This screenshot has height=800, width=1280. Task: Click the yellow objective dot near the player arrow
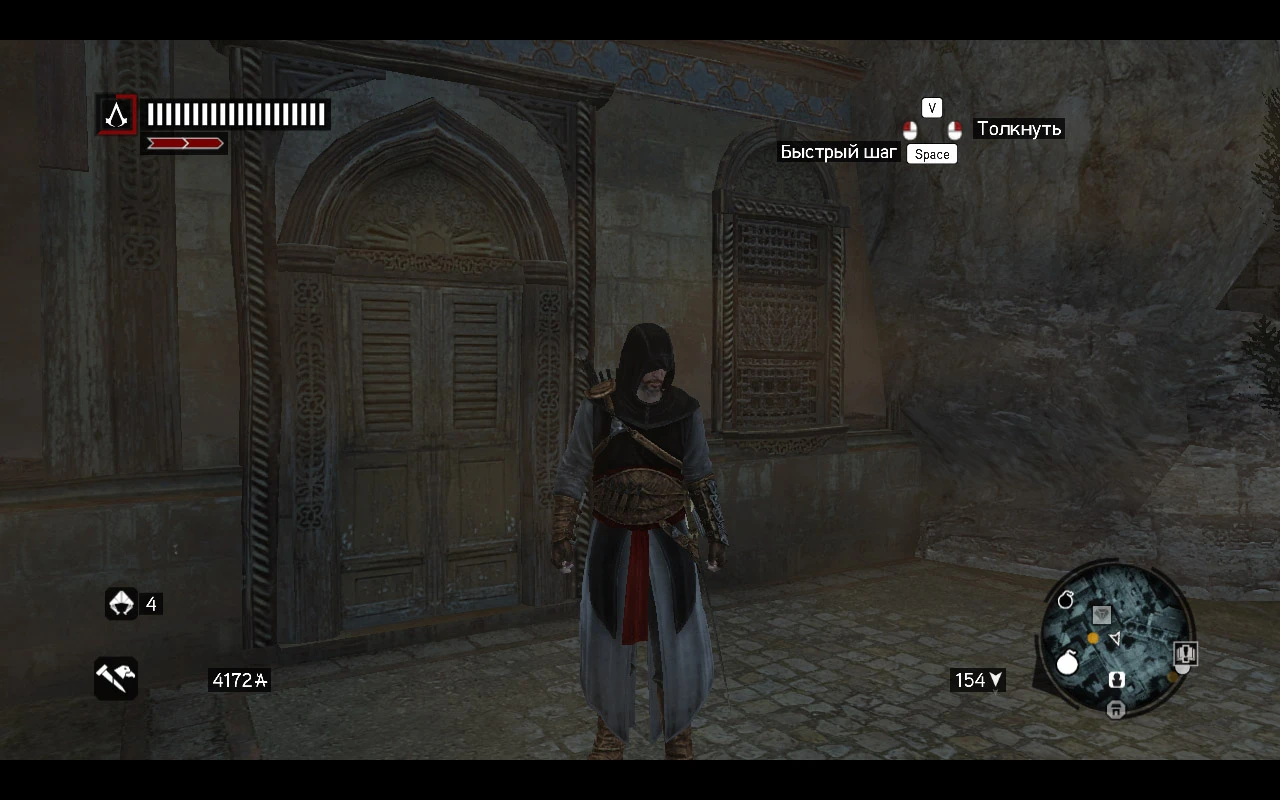(1093, 638)
